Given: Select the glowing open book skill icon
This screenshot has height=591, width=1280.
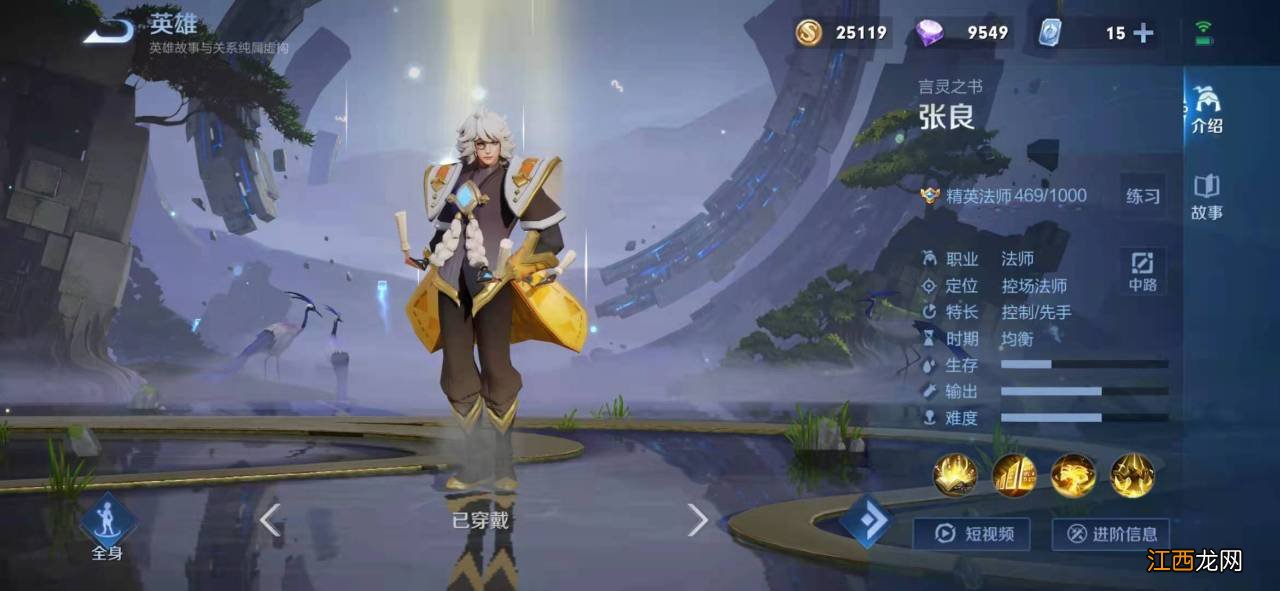Looking at the screenshot, I should click(955, 475).
